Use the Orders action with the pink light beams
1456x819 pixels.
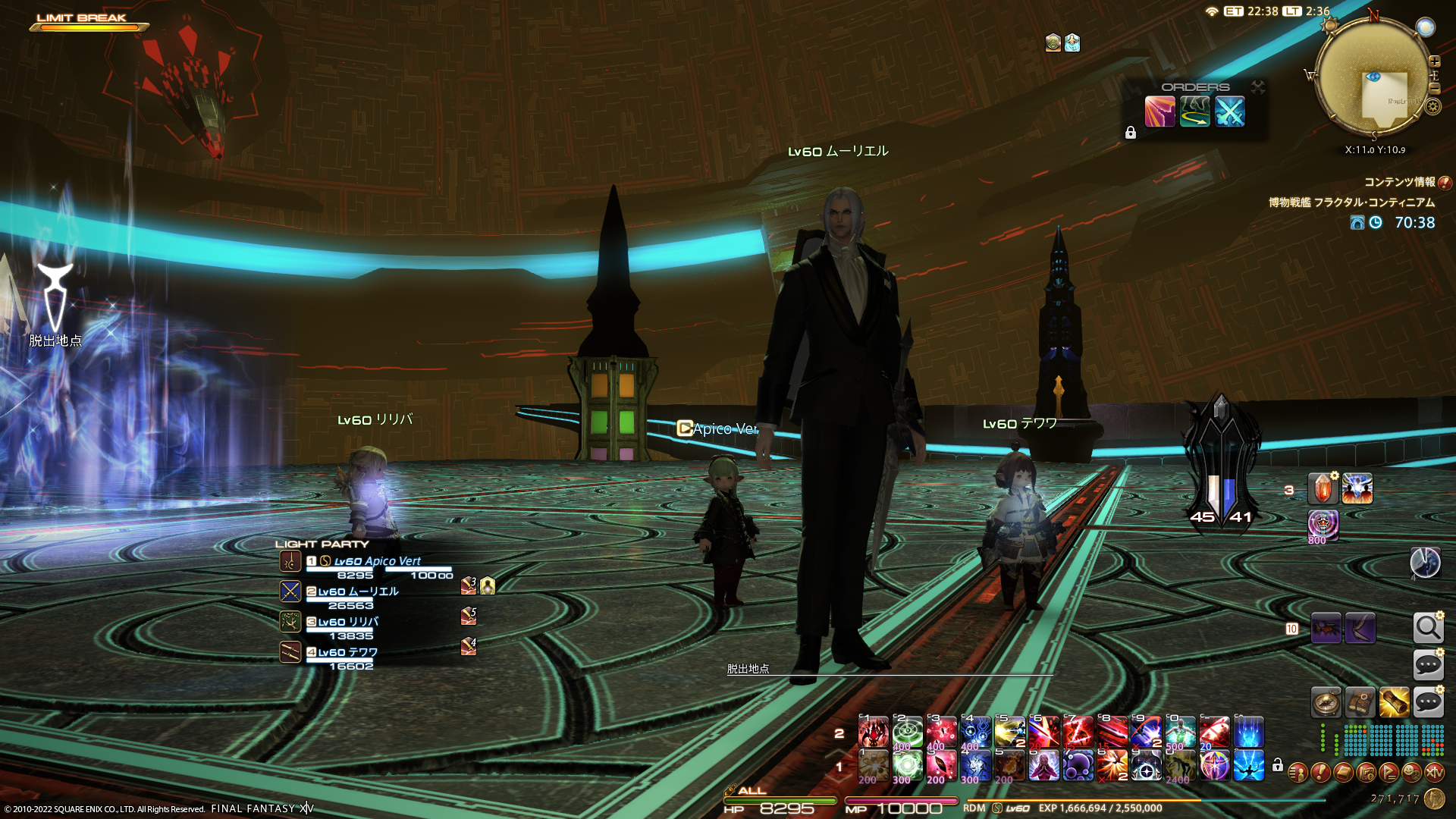click(x=1159, y=112)
